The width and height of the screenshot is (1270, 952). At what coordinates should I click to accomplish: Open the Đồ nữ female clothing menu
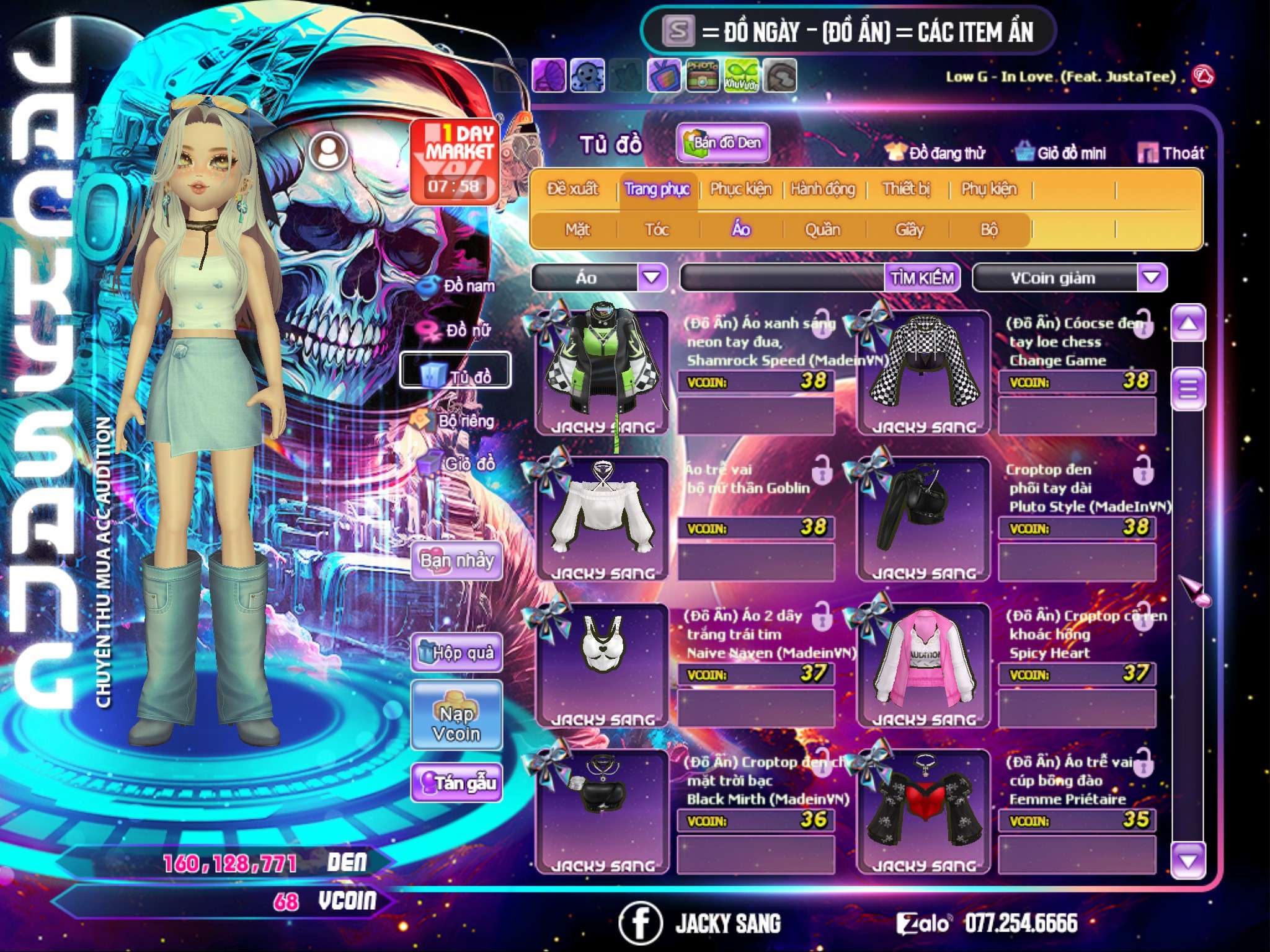pos(458,330)
